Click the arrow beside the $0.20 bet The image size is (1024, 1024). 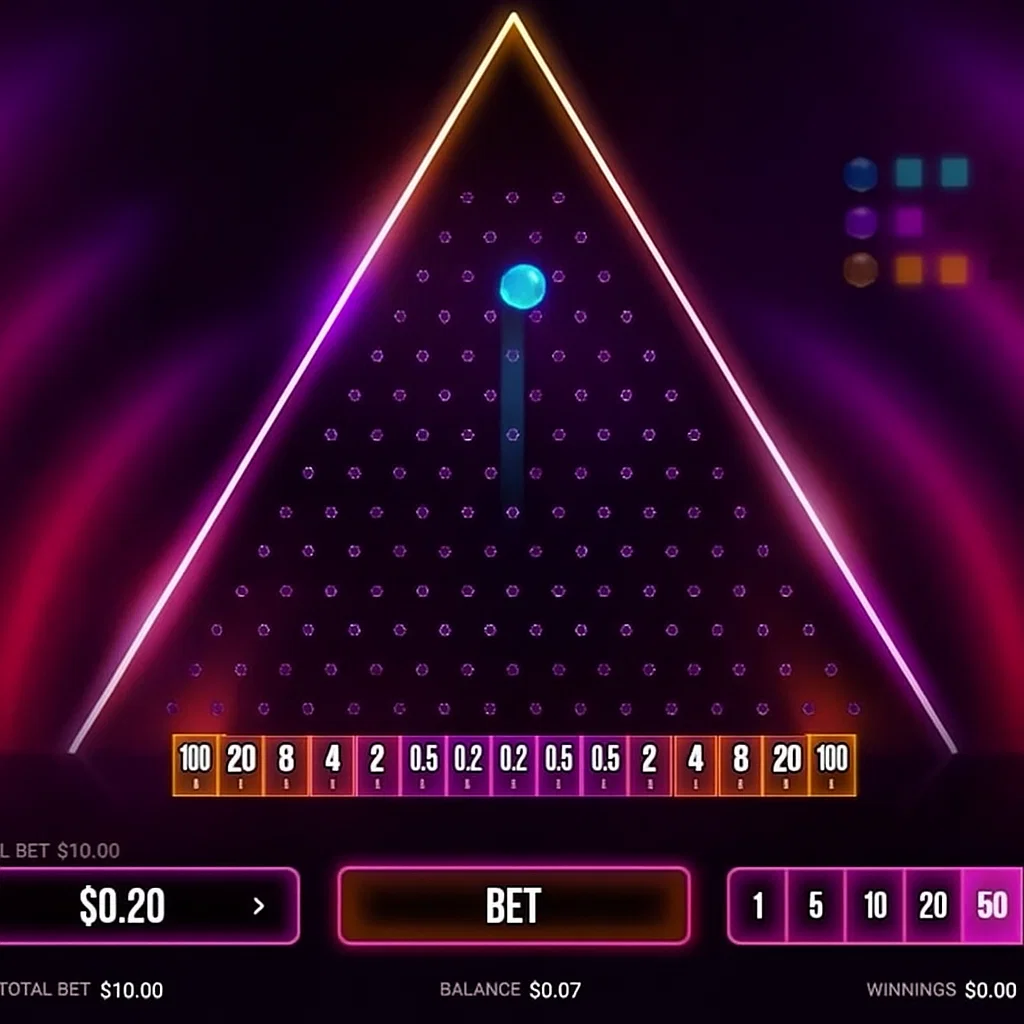pyautogui.click(x=259, y=906)
